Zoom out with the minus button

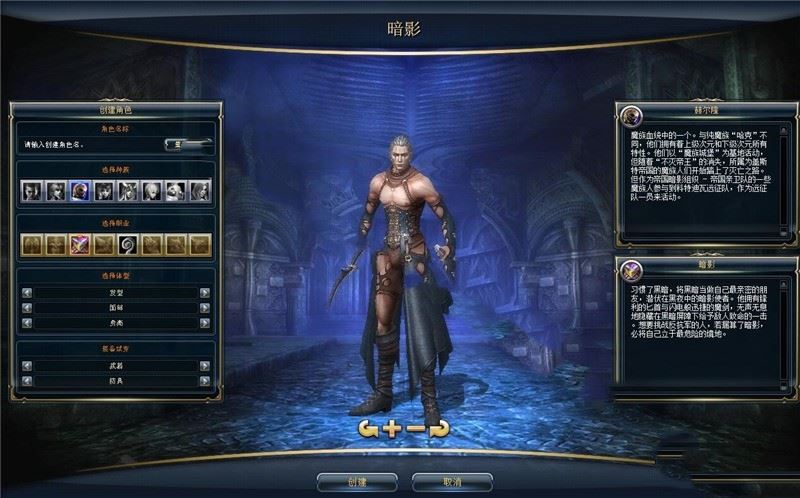(x=415, y=429)
